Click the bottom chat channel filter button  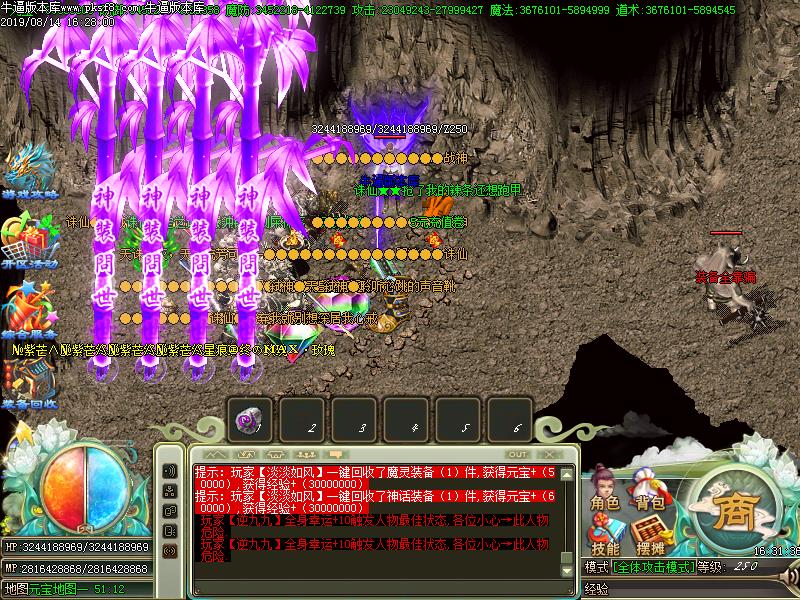tap(170, 551)
